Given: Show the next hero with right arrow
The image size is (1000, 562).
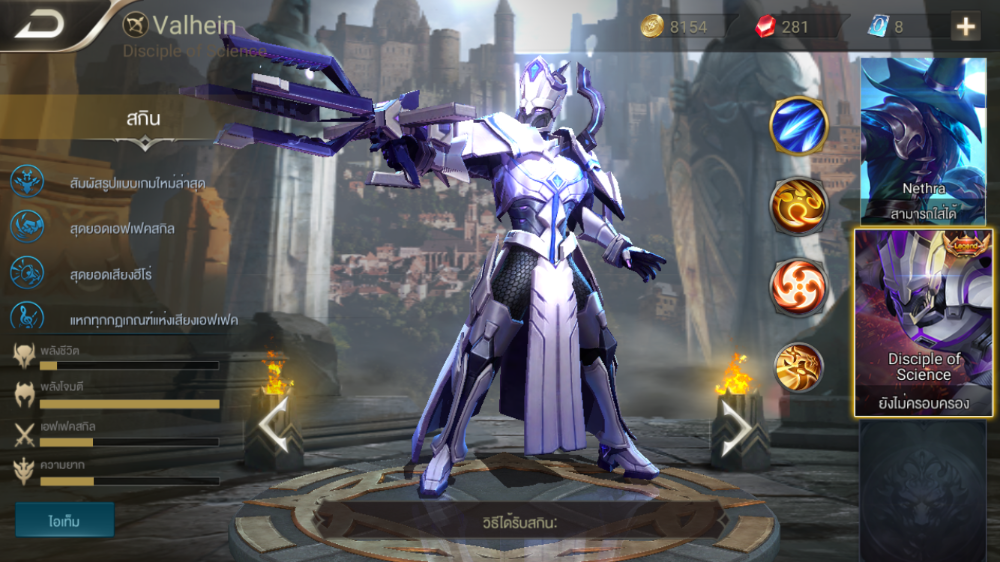Looking at the screenshot, I should [x=737, y=427].
